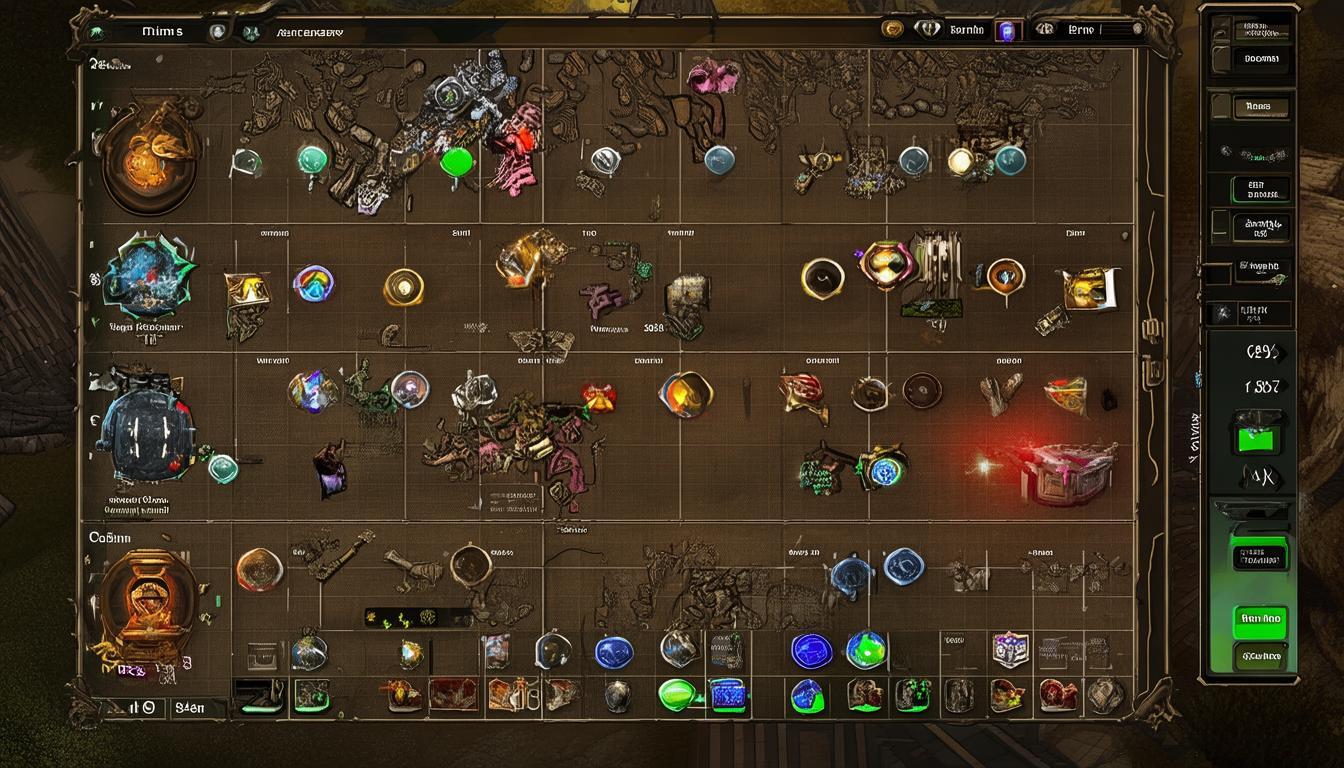Click the gold coin icon in top bar
The width and height of the screenshot is (1344, 768).
(x=892, y=30)
